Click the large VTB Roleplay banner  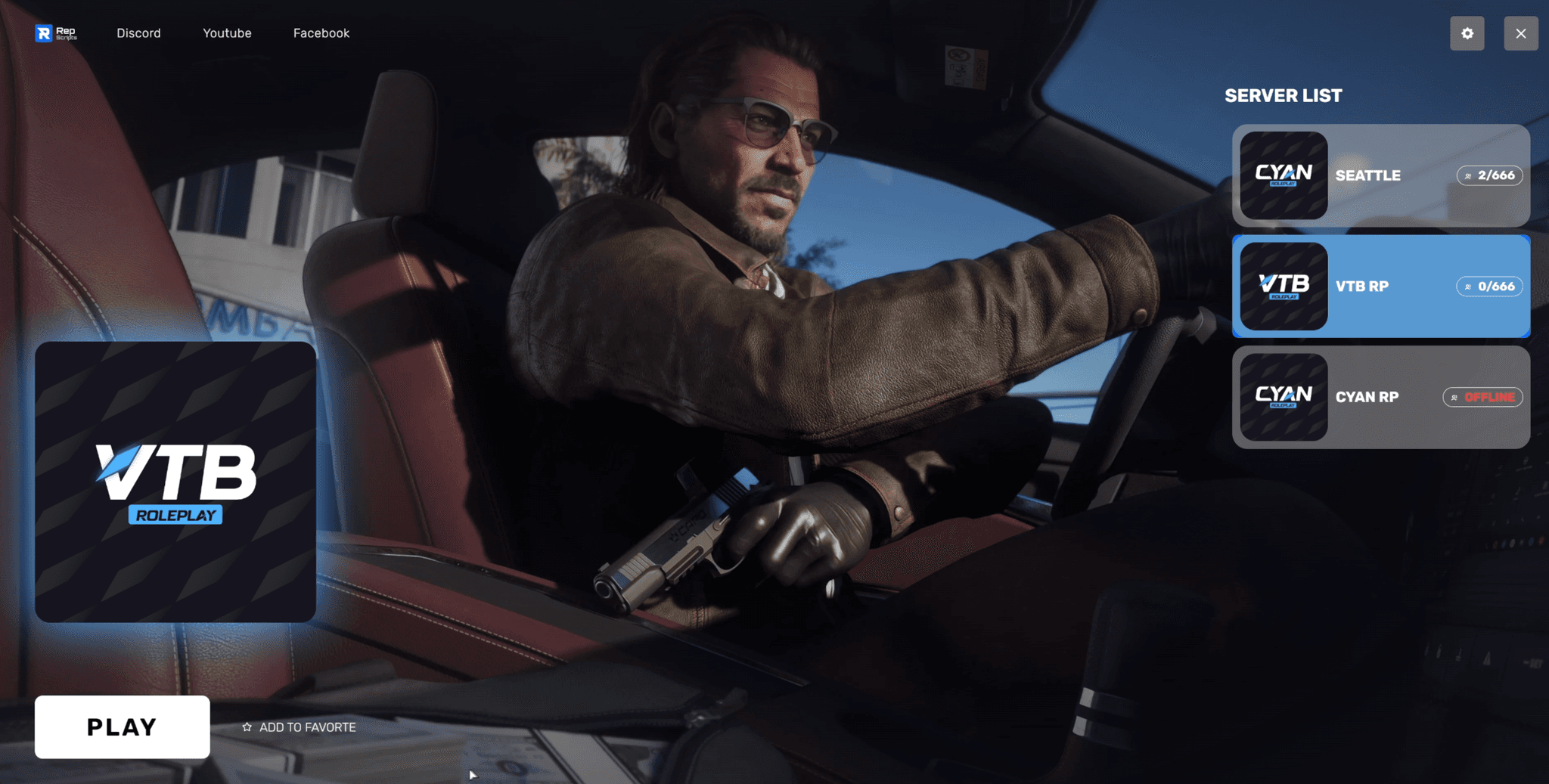coord(175,482)
